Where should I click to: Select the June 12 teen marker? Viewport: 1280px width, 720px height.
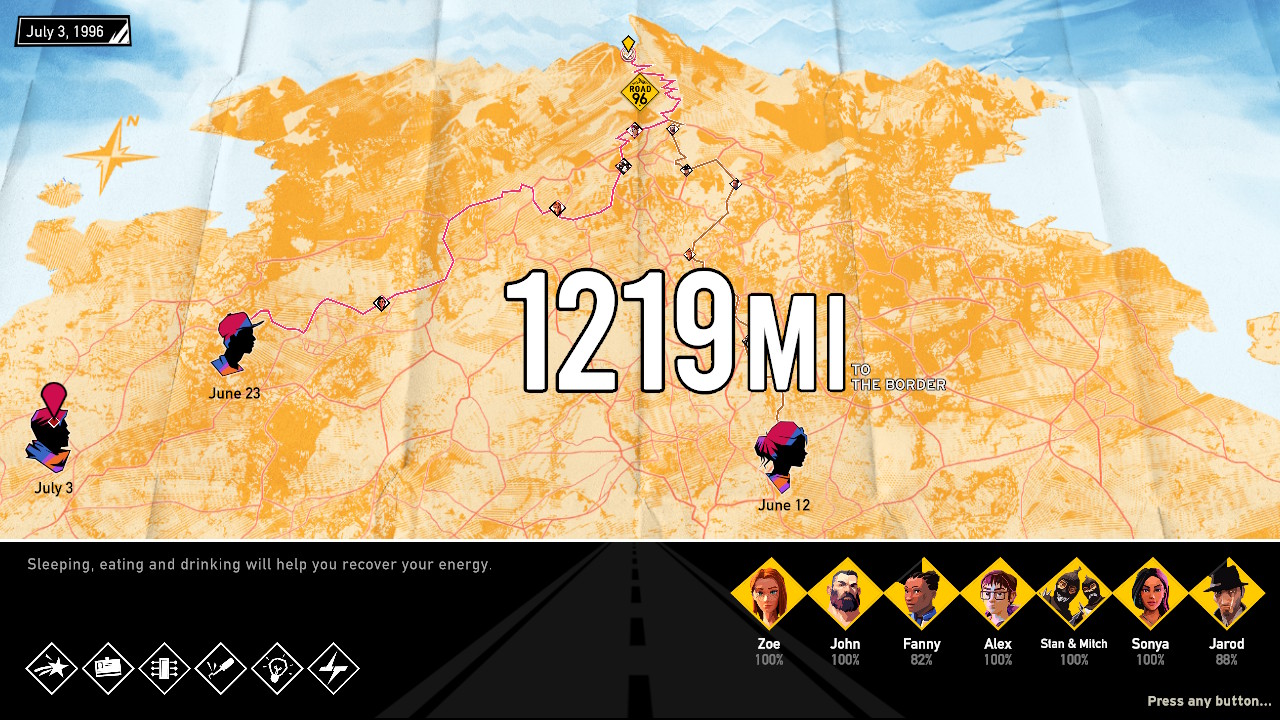(783, 457)
